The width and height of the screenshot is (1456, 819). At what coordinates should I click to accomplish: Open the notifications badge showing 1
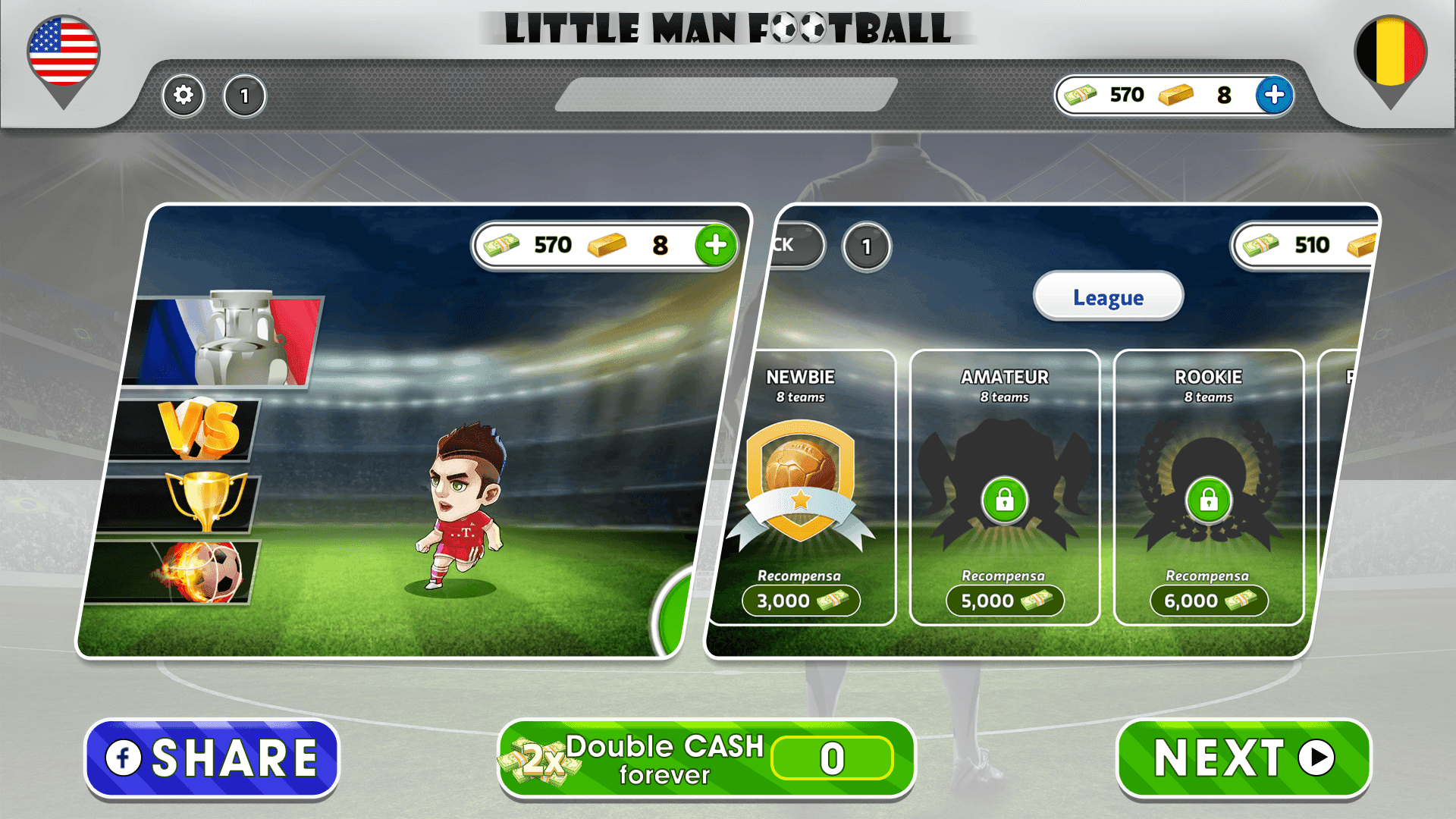click(244, 96)
